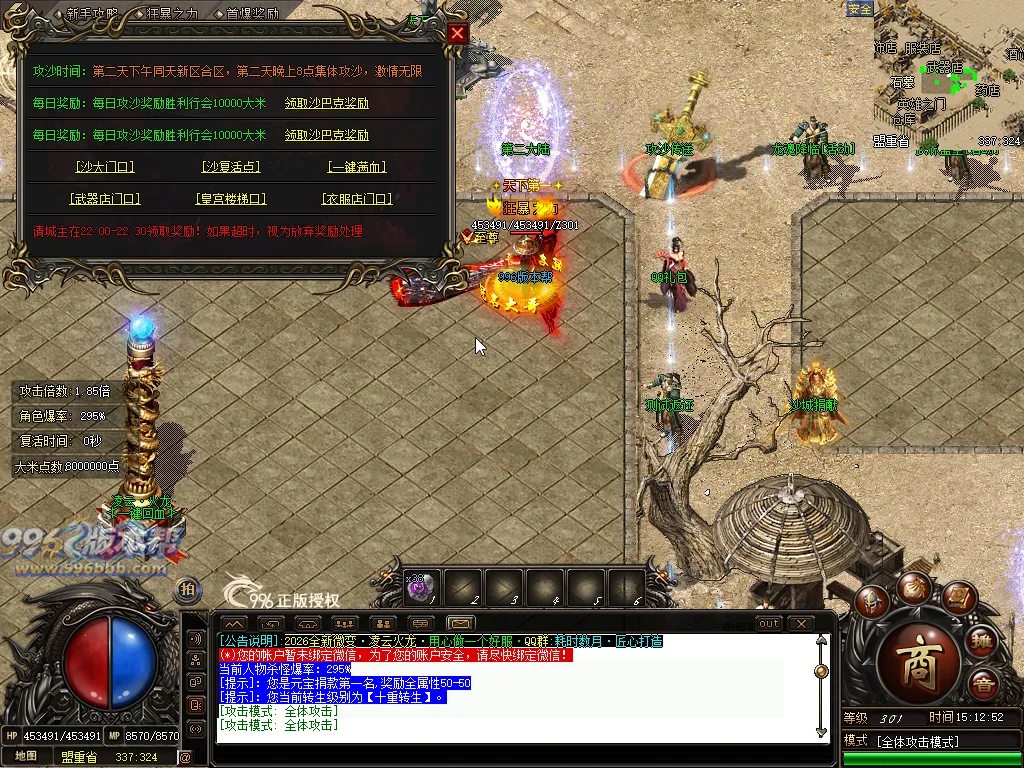Screen dimensions: 1024x768
Task: Choose the 皇宫楼梯口 link
Action: click(x=230, y=199)
